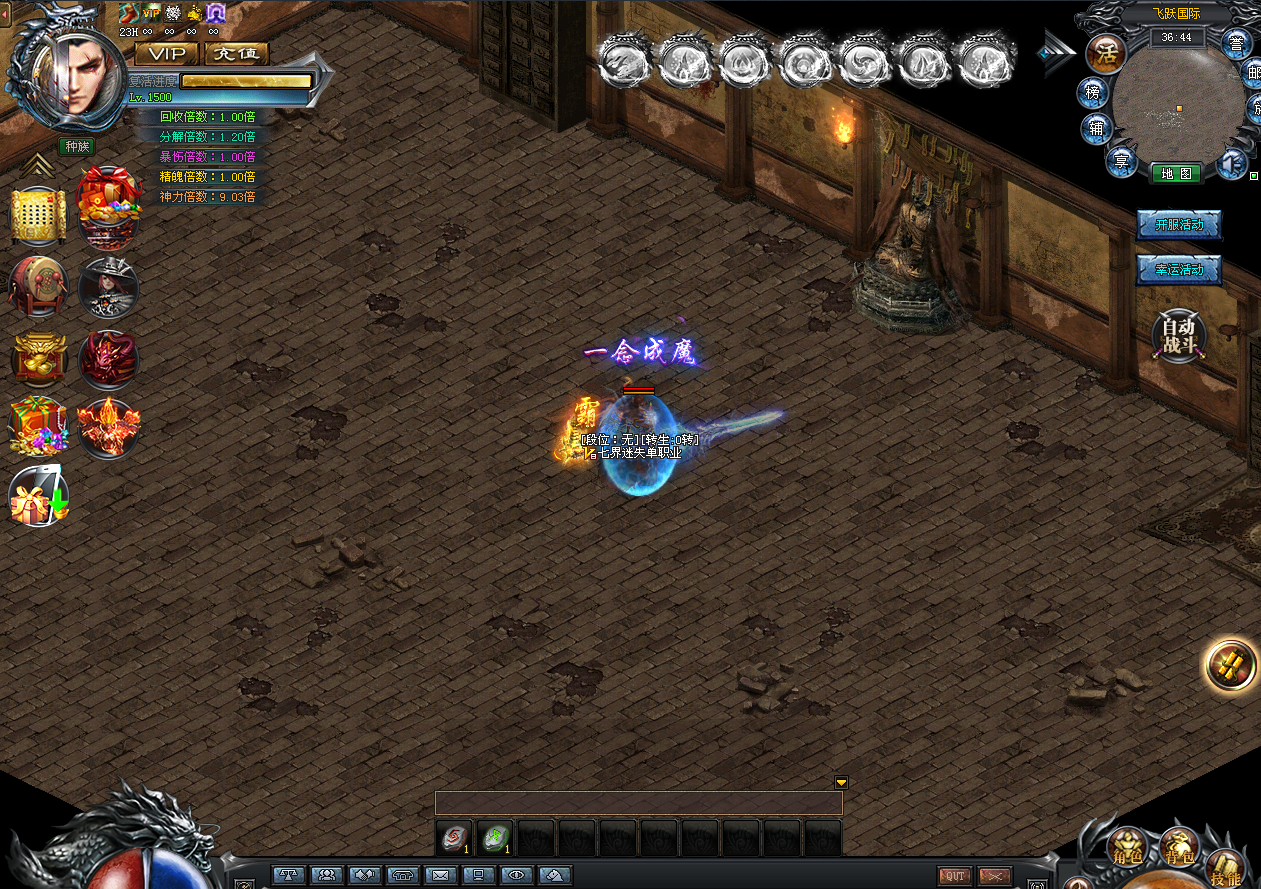
Task: Toggle 自动战斗 auto-battle
Action: (1179, 336)
